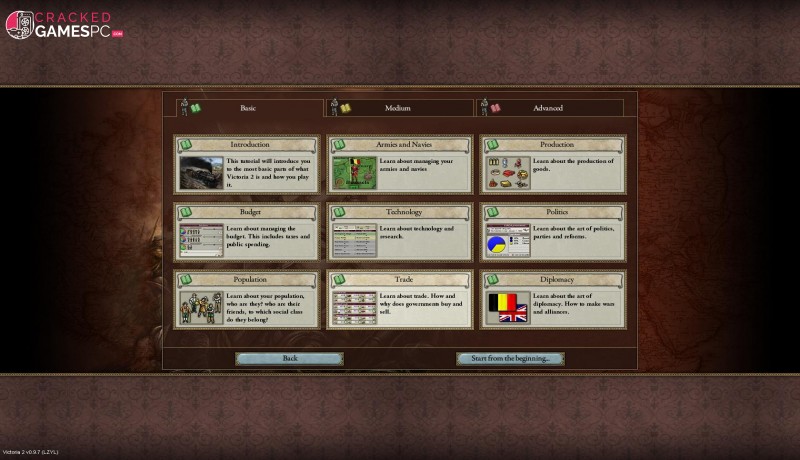
Task: Choose the Production tutorial
Action: pos(553,165)
